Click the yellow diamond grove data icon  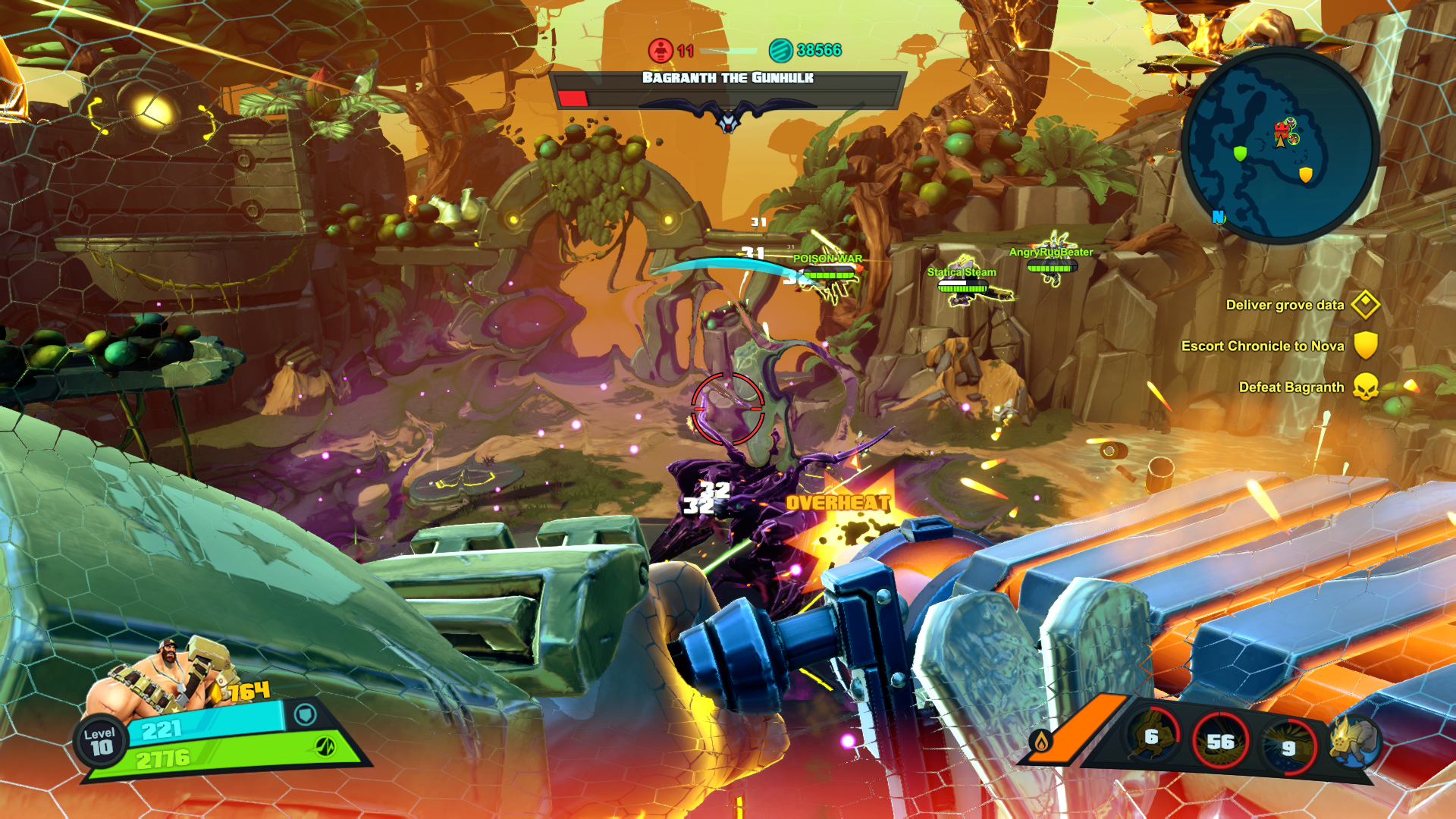point(1365,305)
